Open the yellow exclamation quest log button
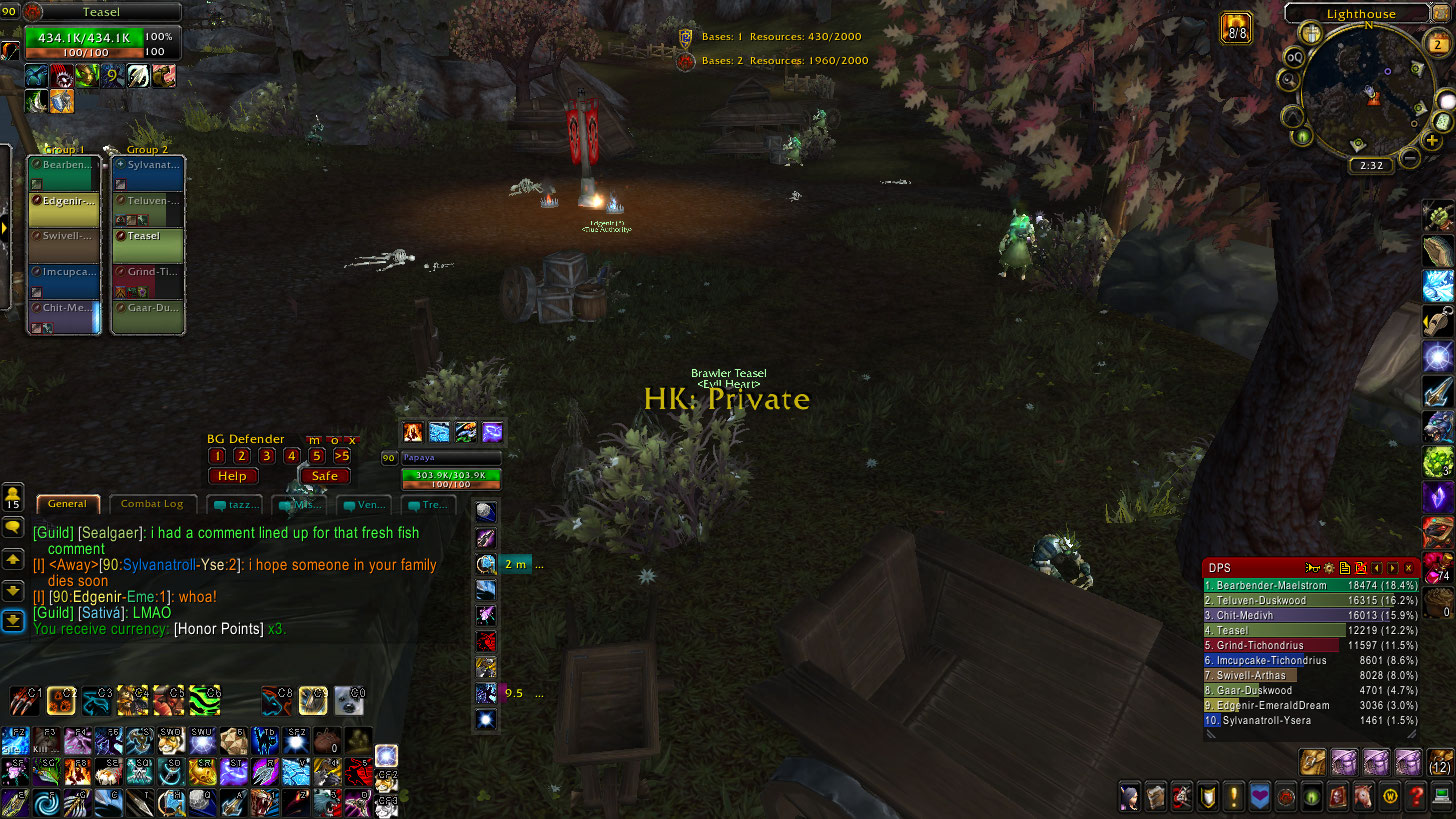 (1234, 797)
